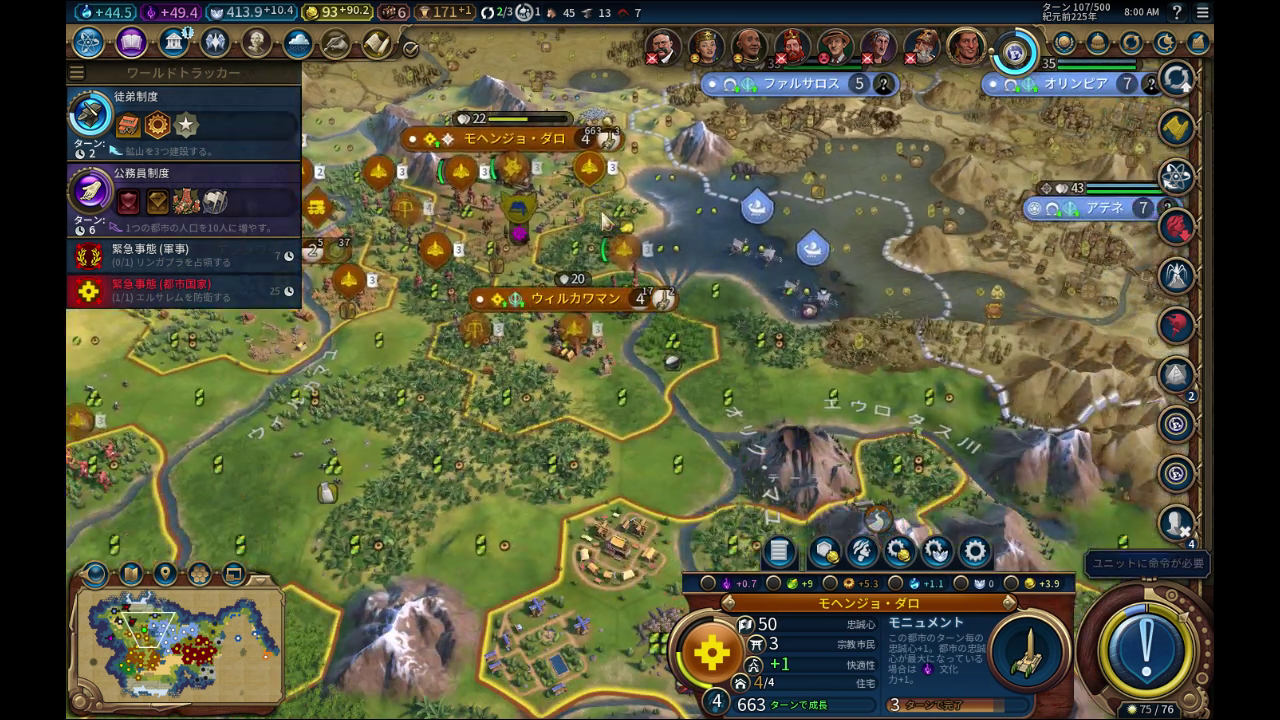The image size is (1280, 720).
Task: Open the purchase-tile hexagon with coin icon
Action: (824, 551)
